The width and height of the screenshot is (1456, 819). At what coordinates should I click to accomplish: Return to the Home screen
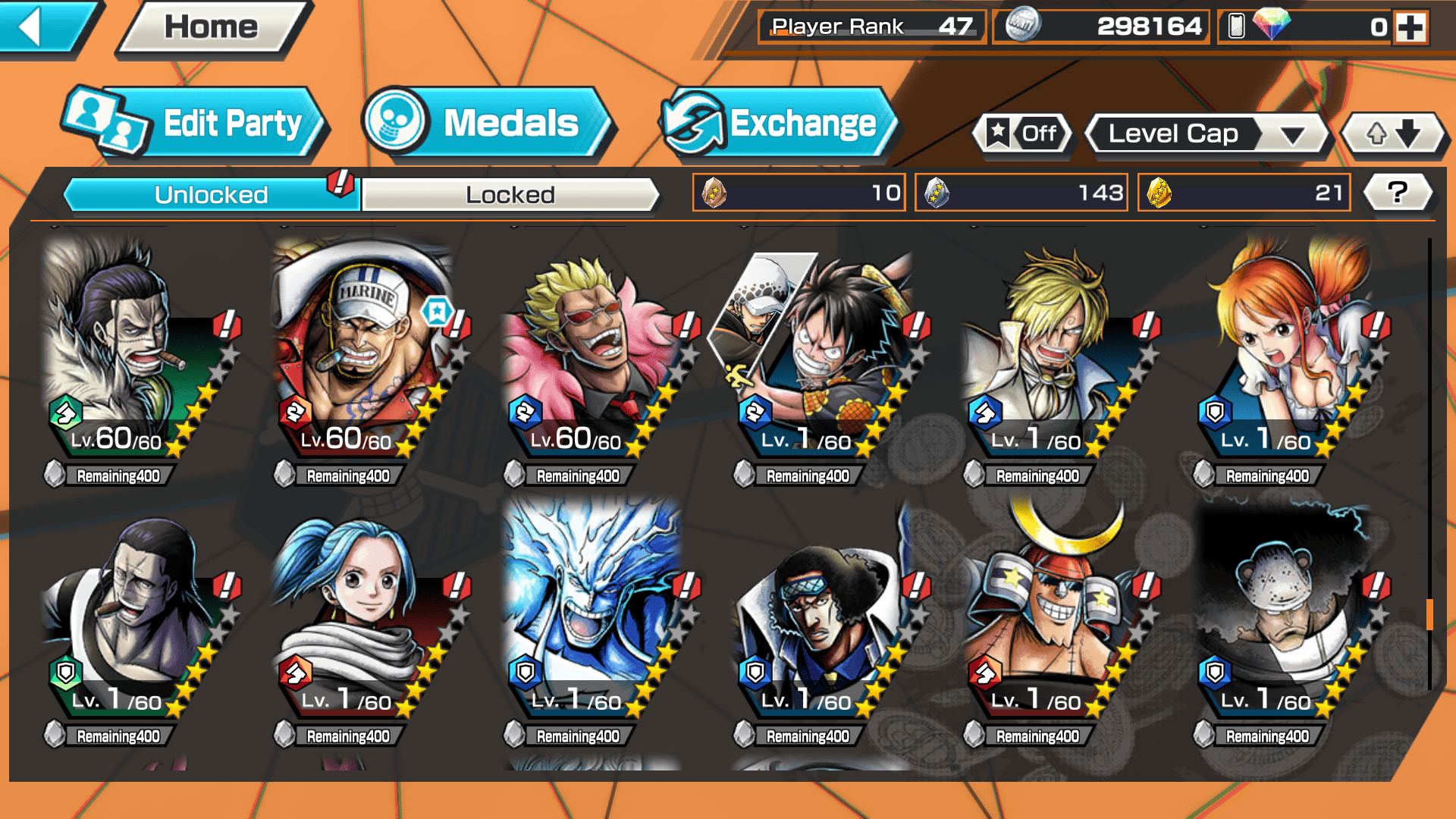(212, 28)
